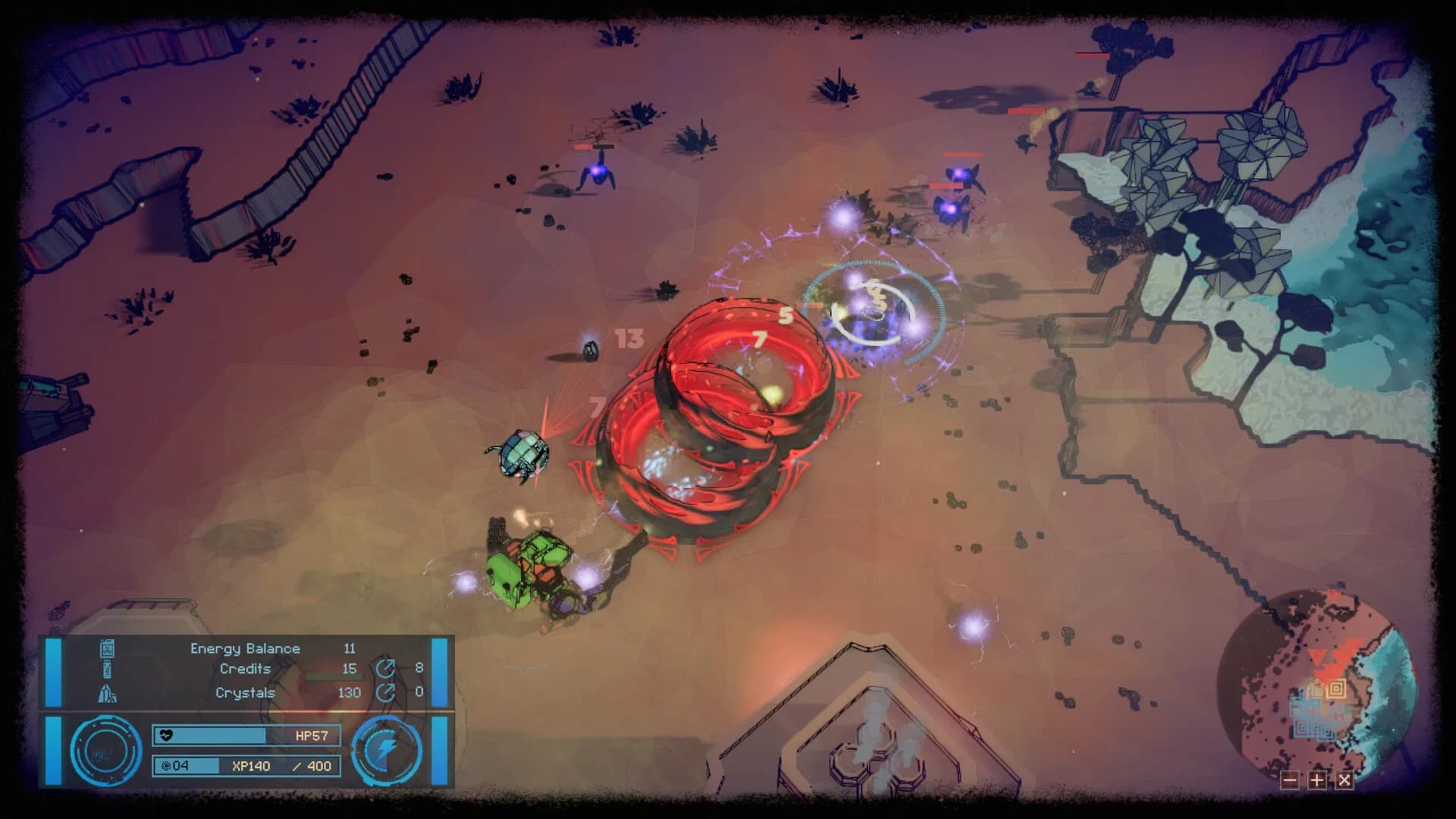The width and height of the screenshot is (1456, 819).
Task: Click the heart icon on the HP bar
Action: pyautogui.click(x=166, y=735)
